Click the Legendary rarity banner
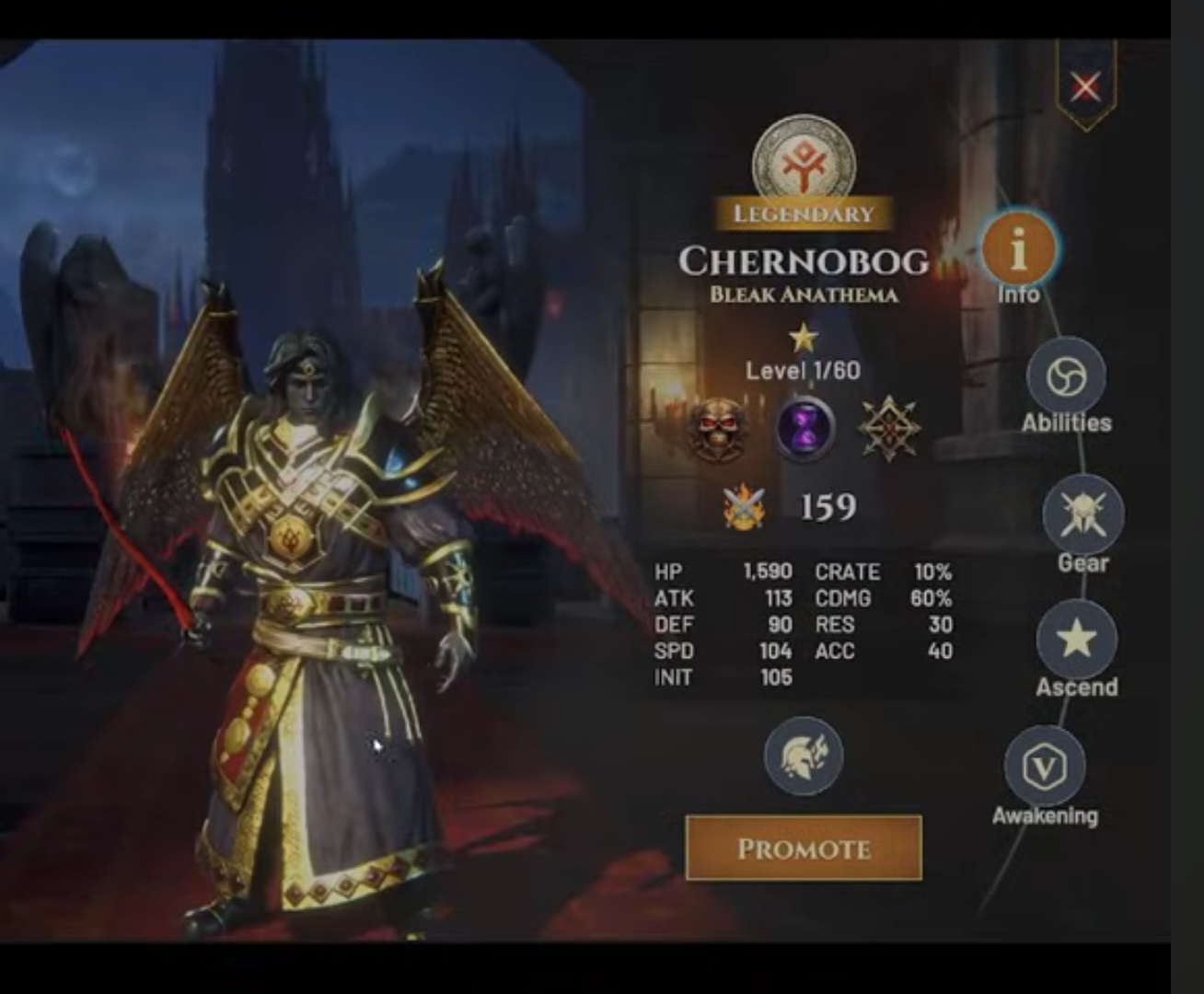 click(803, 214)
